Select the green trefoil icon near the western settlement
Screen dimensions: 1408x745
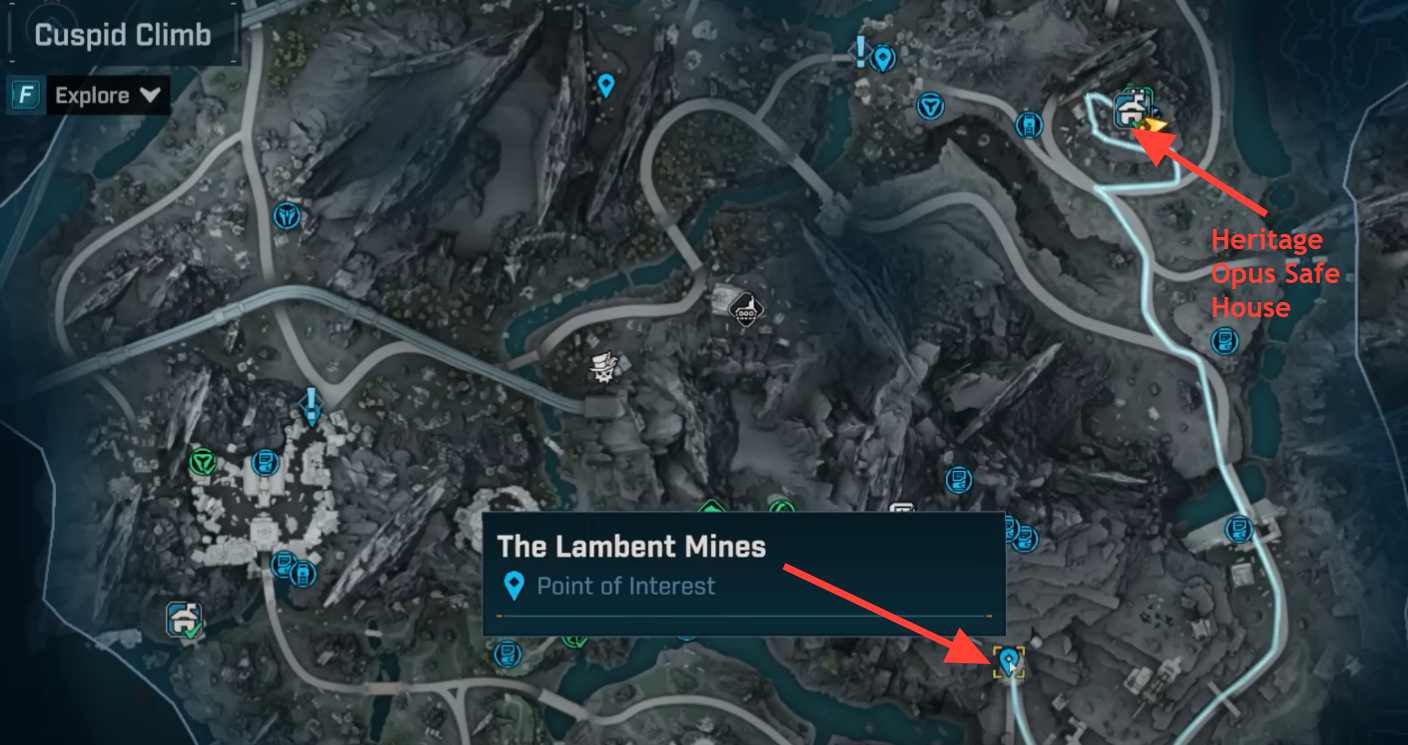click(200, 460)
